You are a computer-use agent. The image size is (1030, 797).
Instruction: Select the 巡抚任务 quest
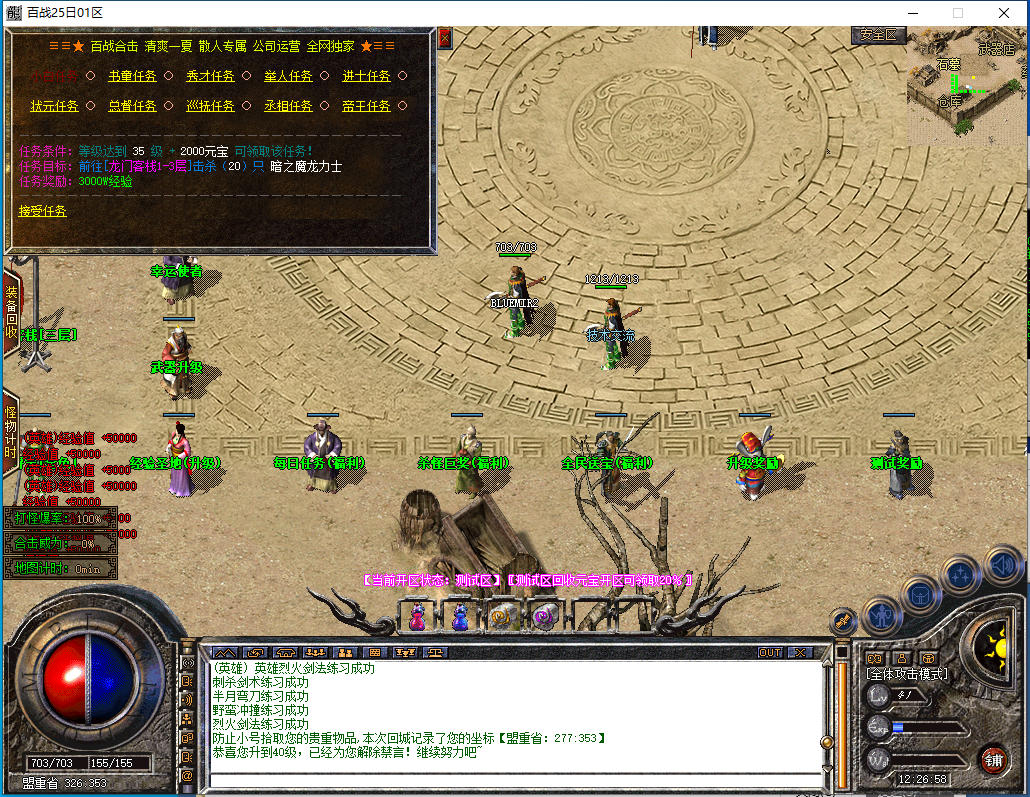210,106
